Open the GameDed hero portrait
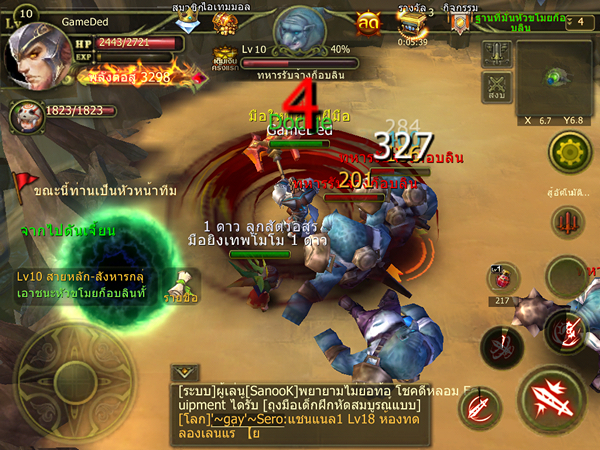 36,54
